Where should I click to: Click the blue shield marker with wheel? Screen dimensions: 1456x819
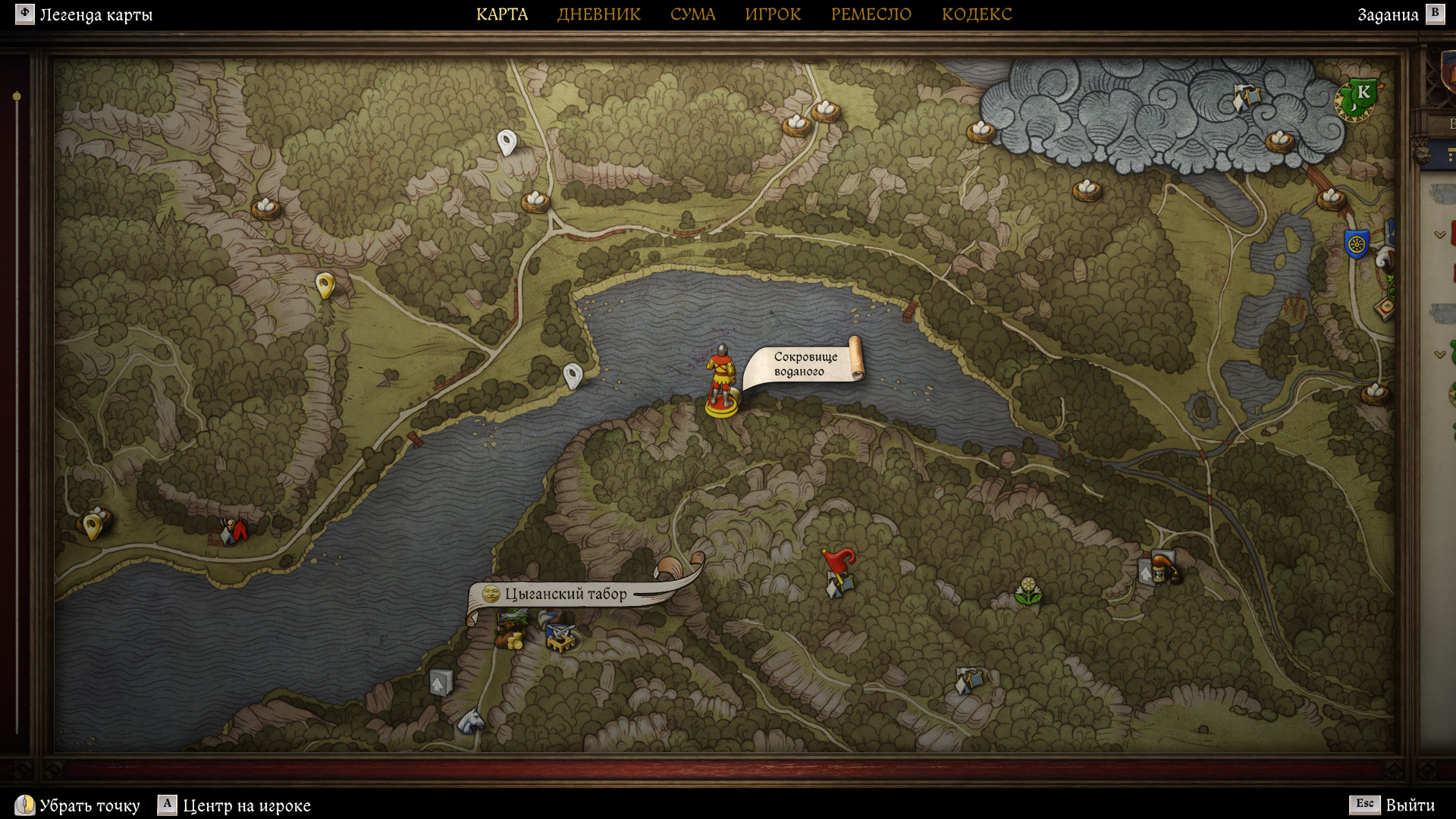tap(1356, 244)
